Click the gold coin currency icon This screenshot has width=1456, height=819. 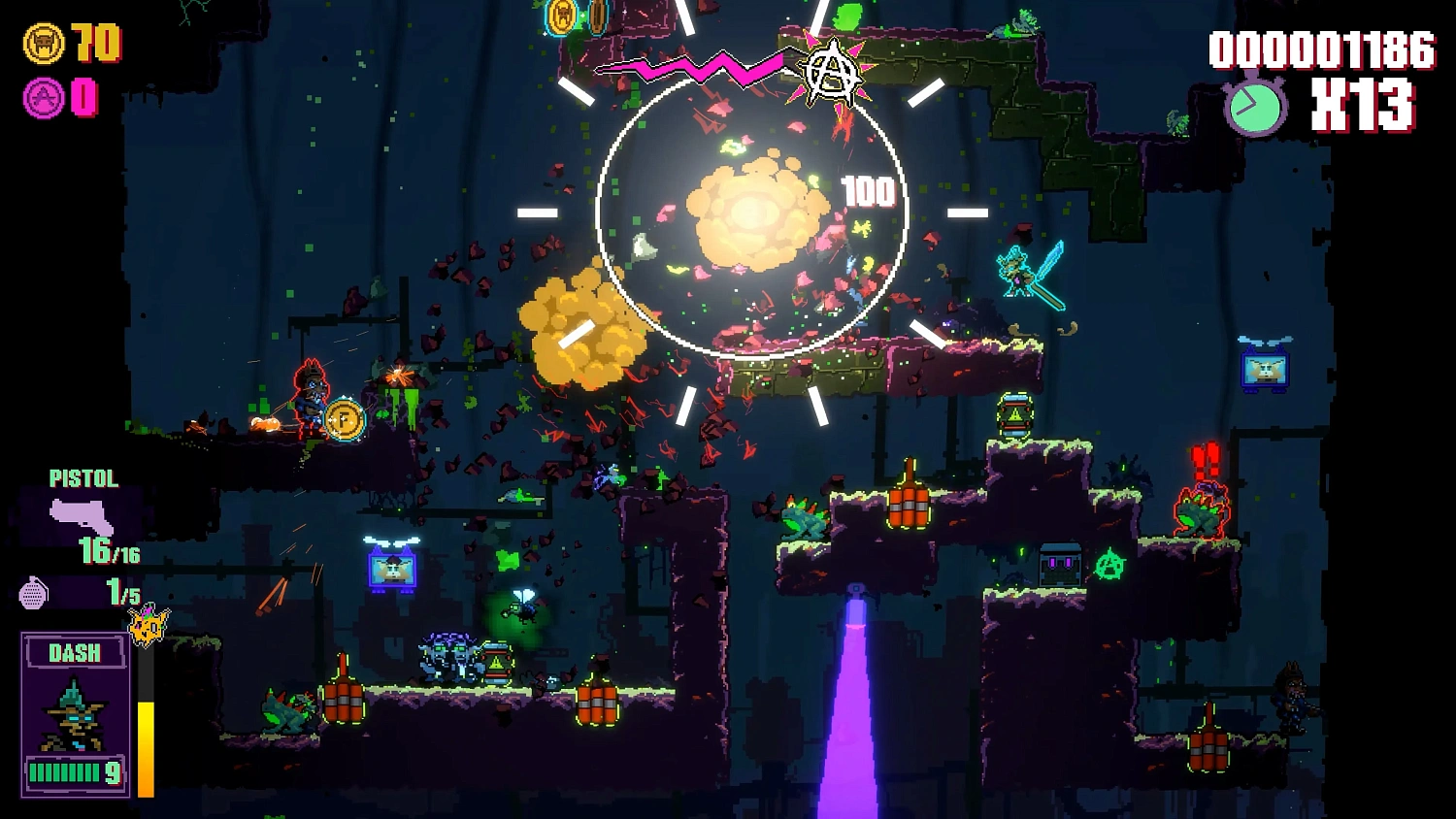pos(44,44)
